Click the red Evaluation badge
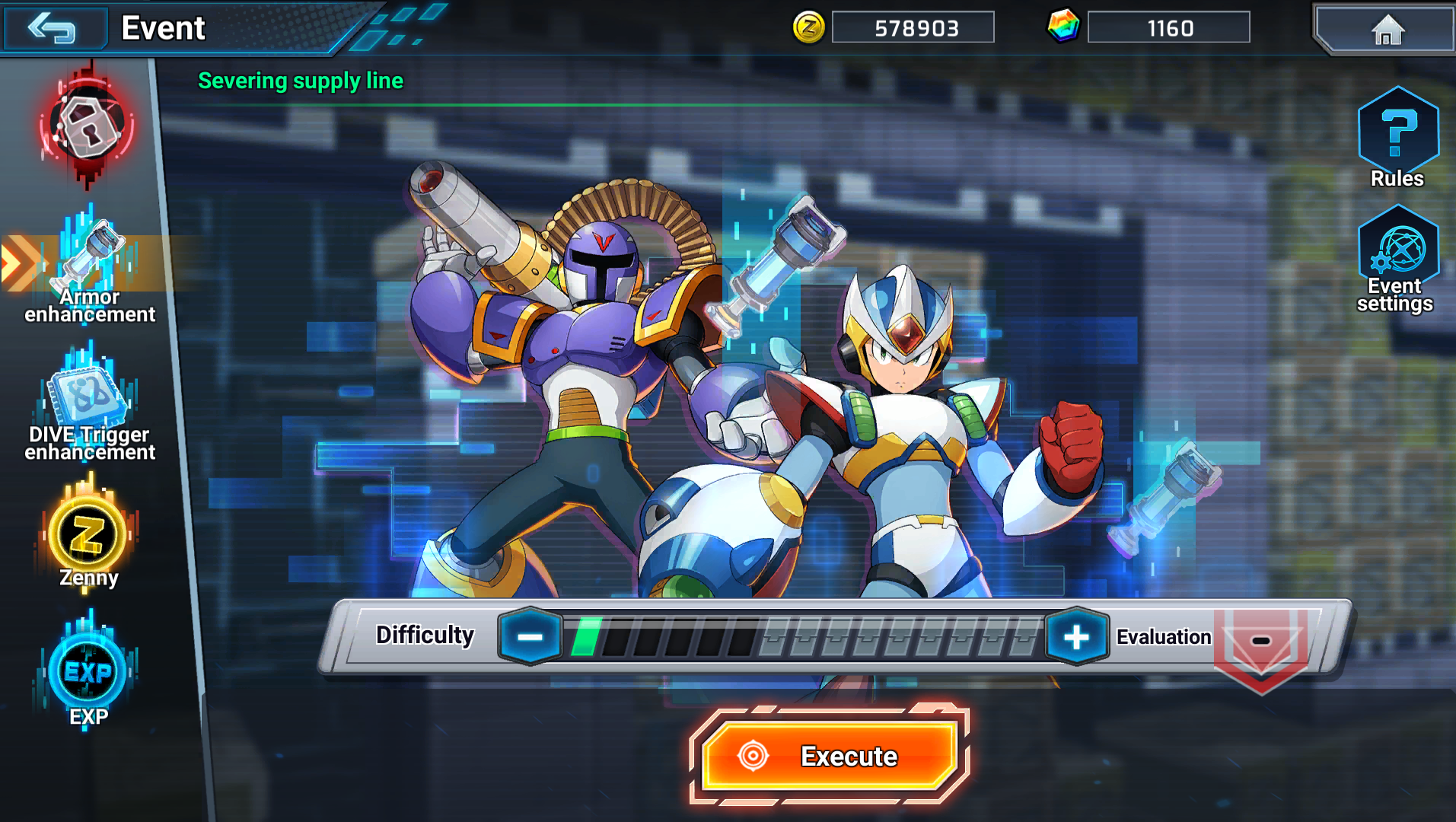This screenshot has width=1456, height=822. tap(1260, 643)
